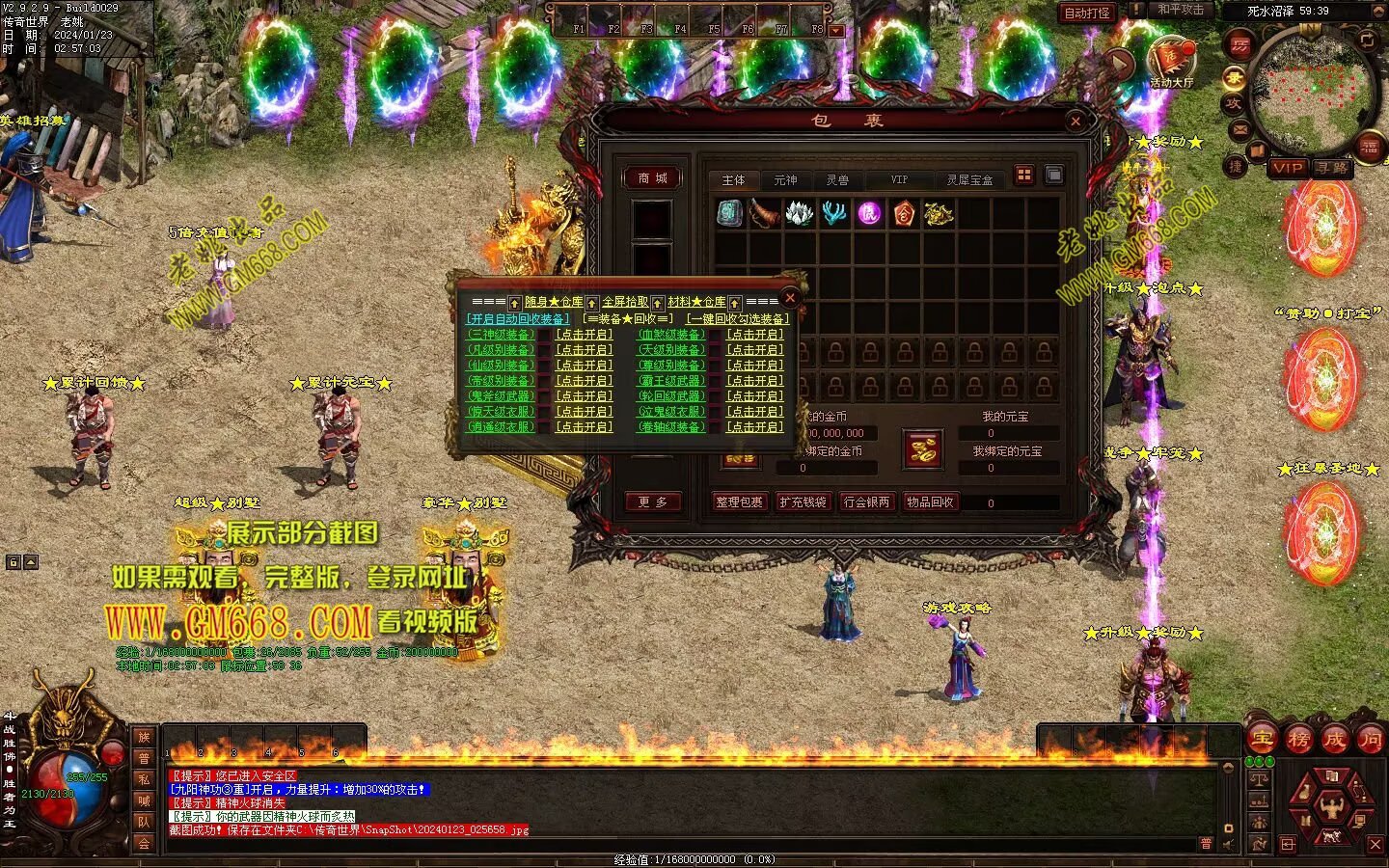Open the mail envelope icon
This screenshot has width=1389, height=868.
[1240, 129]
